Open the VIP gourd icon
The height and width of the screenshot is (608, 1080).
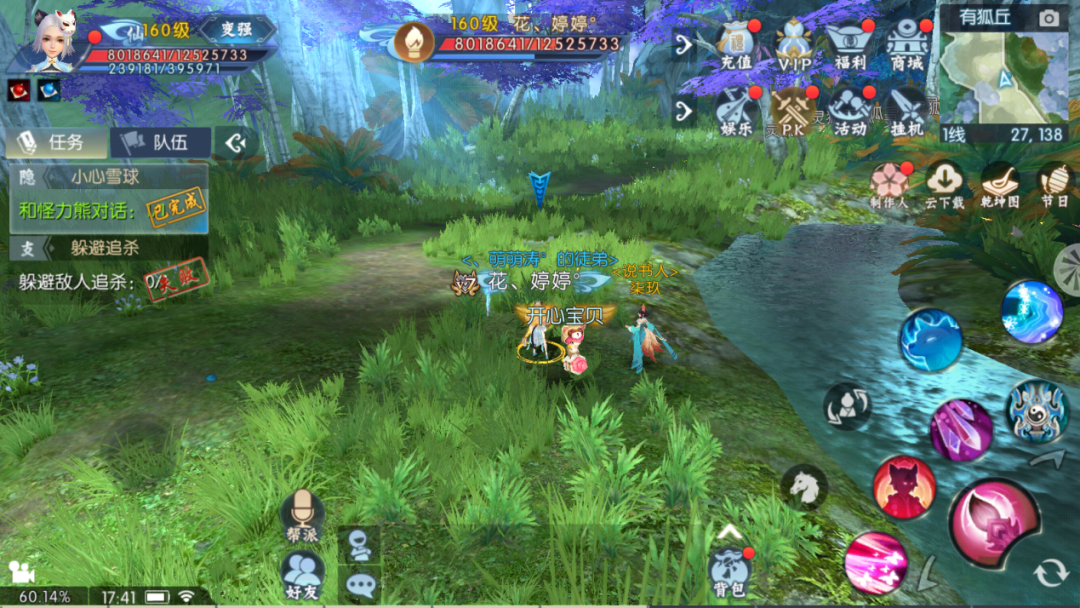pos(795,45)
